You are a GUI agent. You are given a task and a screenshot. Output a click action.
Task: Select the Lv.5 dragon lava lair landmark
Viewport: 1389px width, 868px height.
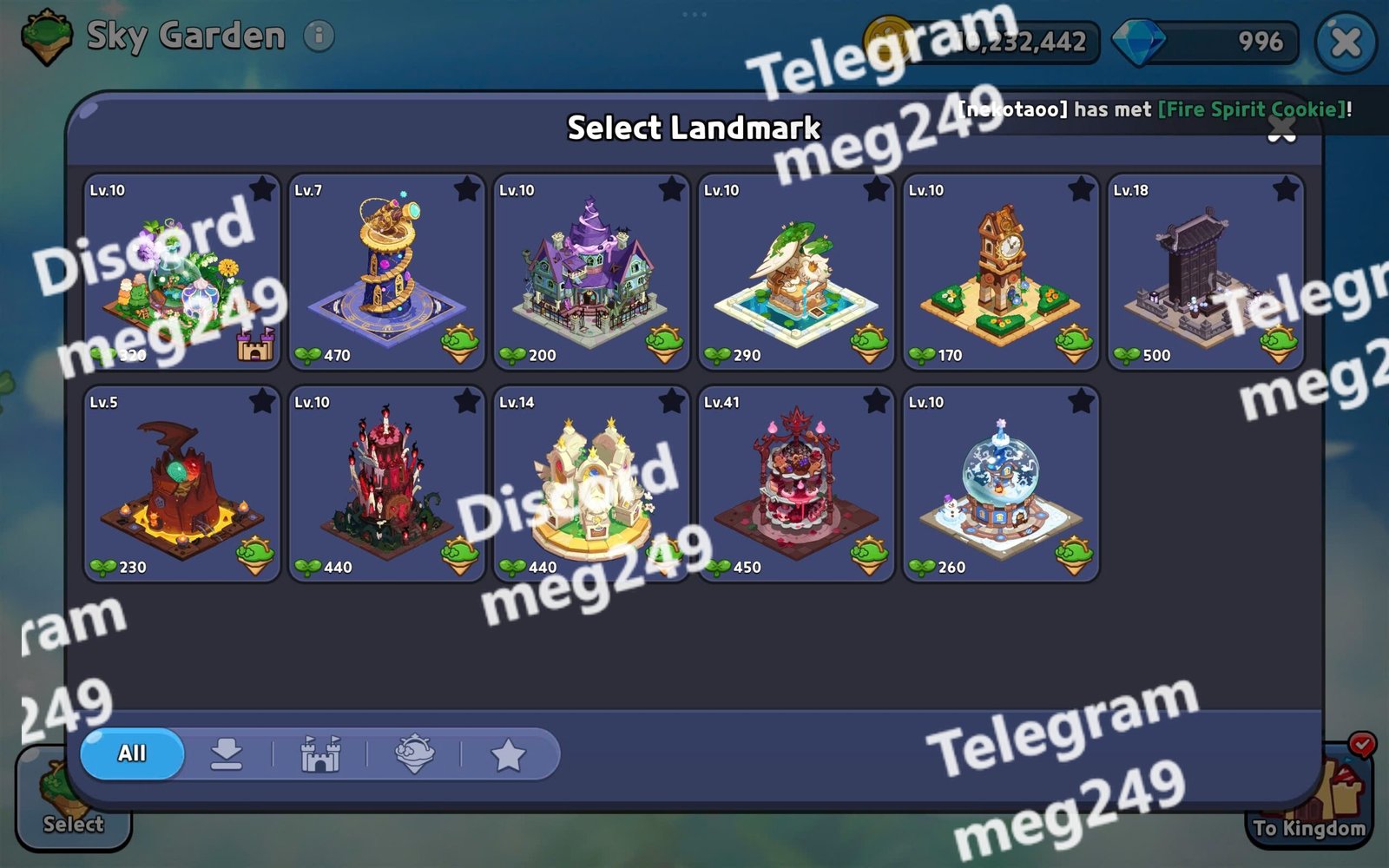(181, 483)
